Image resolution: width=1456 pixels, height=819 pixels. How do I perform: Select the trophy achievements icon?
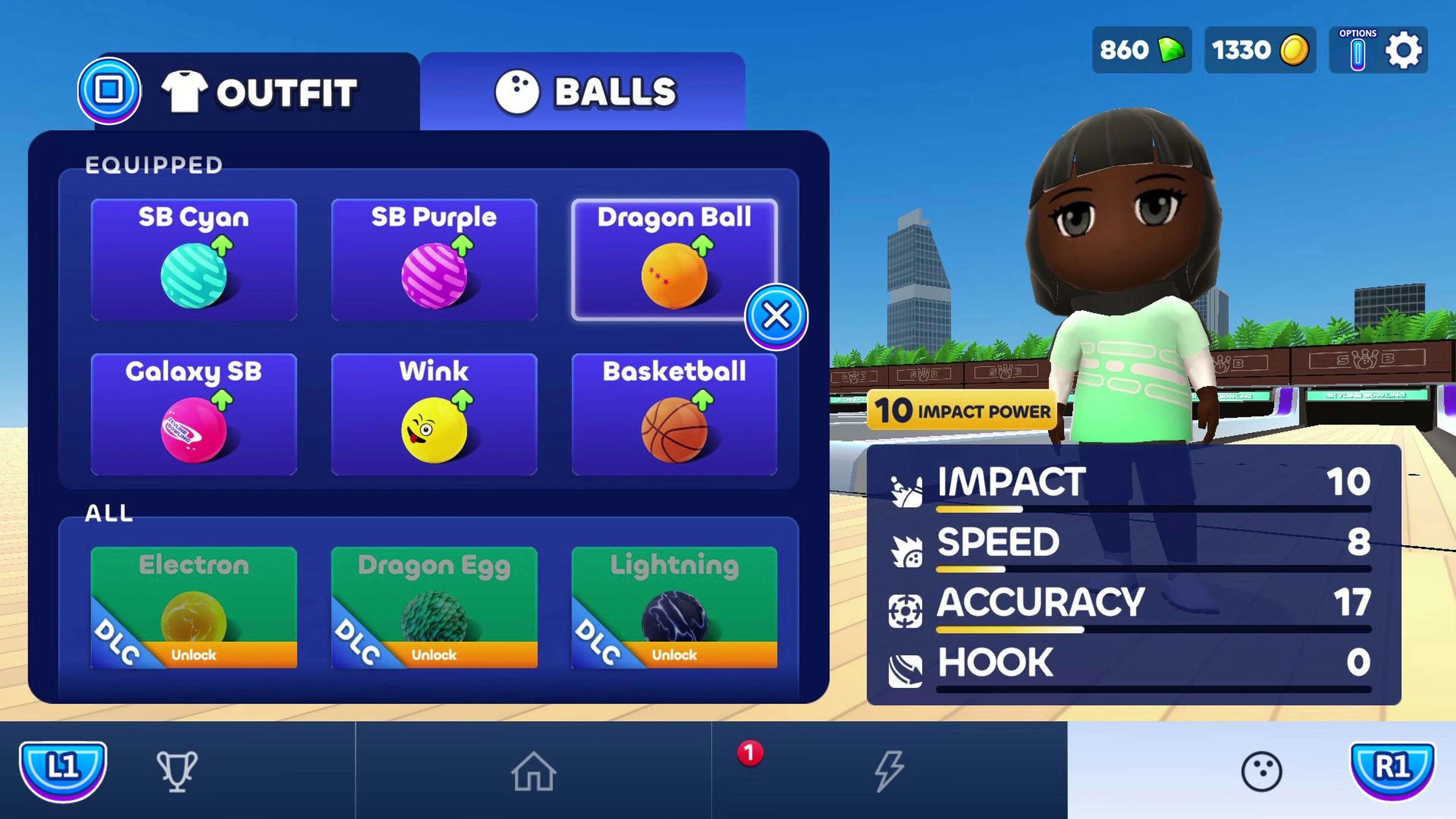point(177,771)
